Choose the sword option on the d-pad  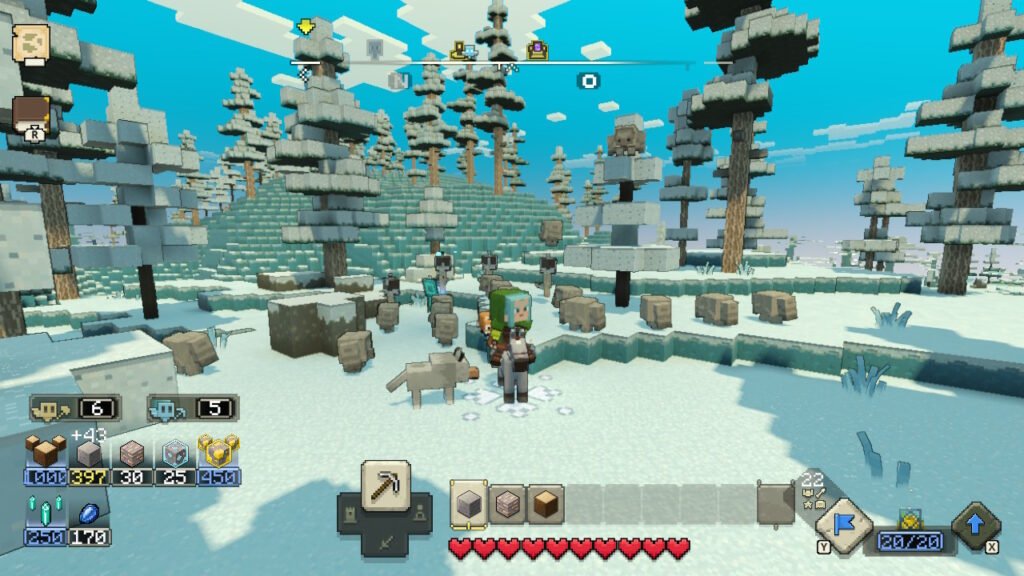click(x=385, y=544)
